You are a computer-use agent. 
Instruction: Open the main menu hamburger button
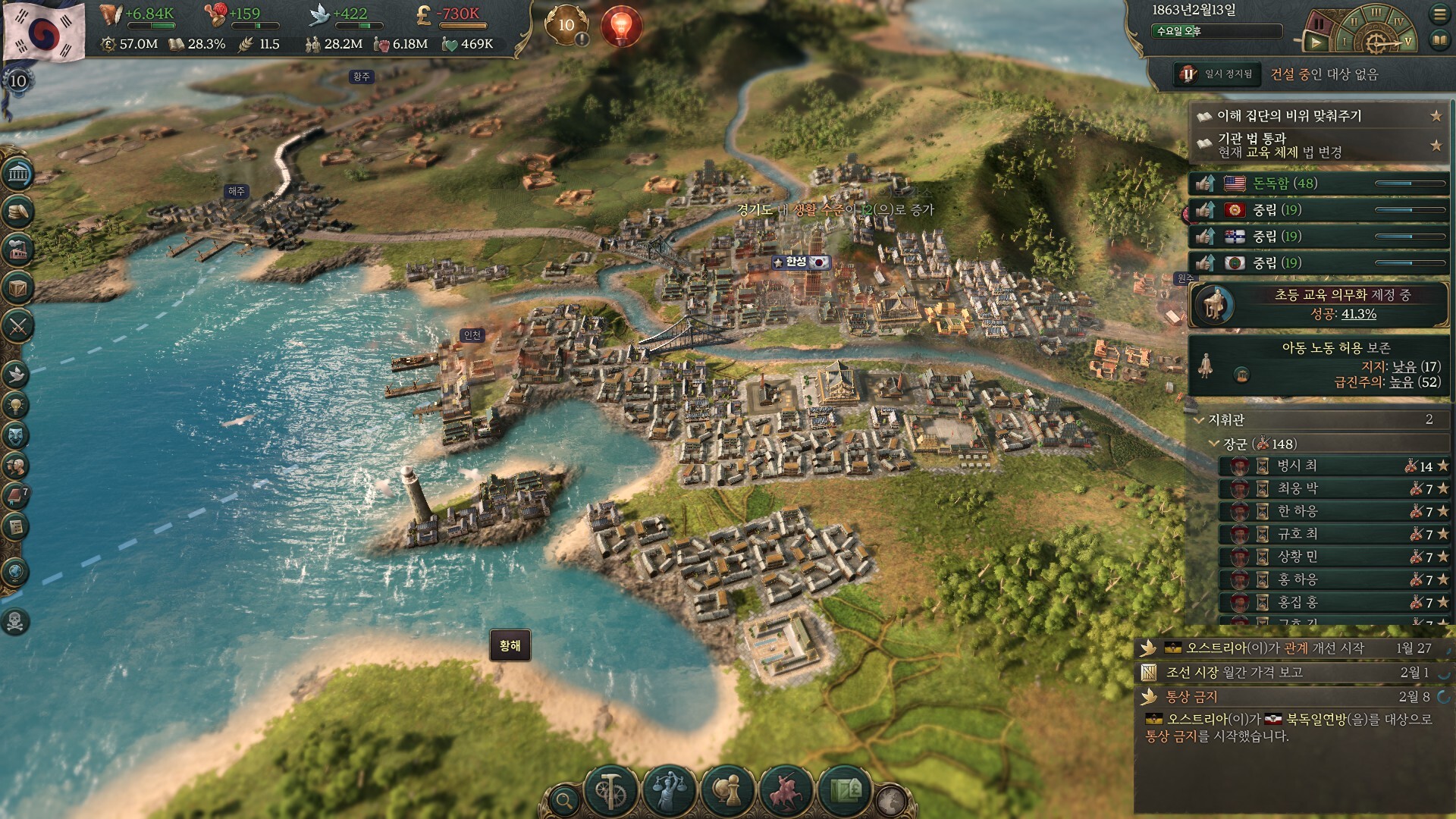pyautogui.click(x=1439, y=14)
